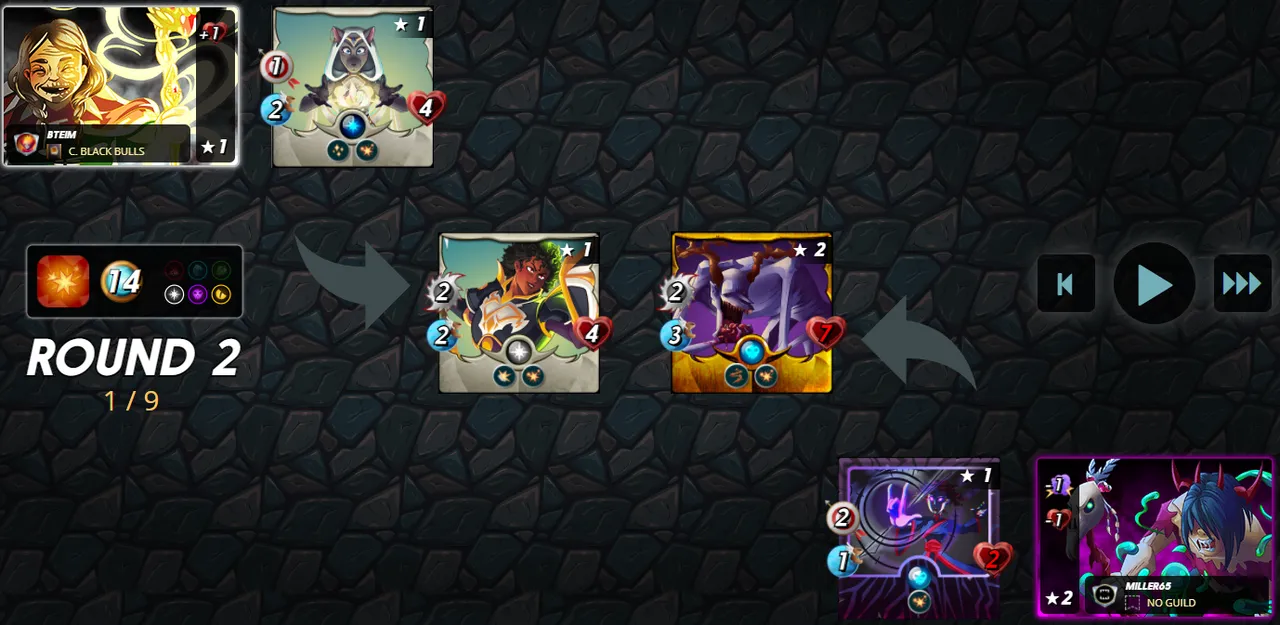Image resolution: width=1280 pixels, height=625 pixels.
Task: Inspect the purple dark-shadow monster card
Action: 918,538
